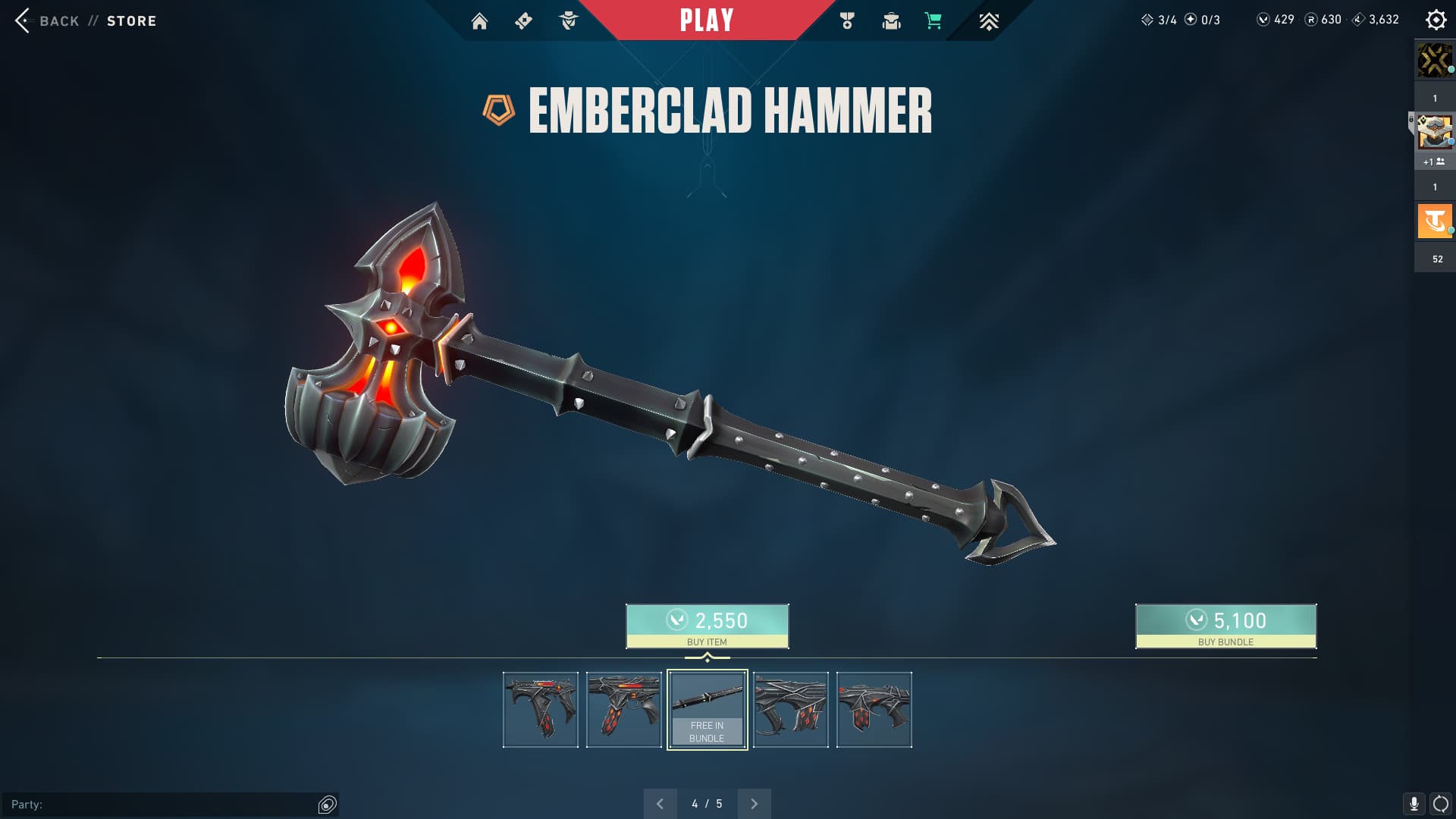Open the chevron rank icon tab
Screen dimensions: 1456x819
pos(988,21)
